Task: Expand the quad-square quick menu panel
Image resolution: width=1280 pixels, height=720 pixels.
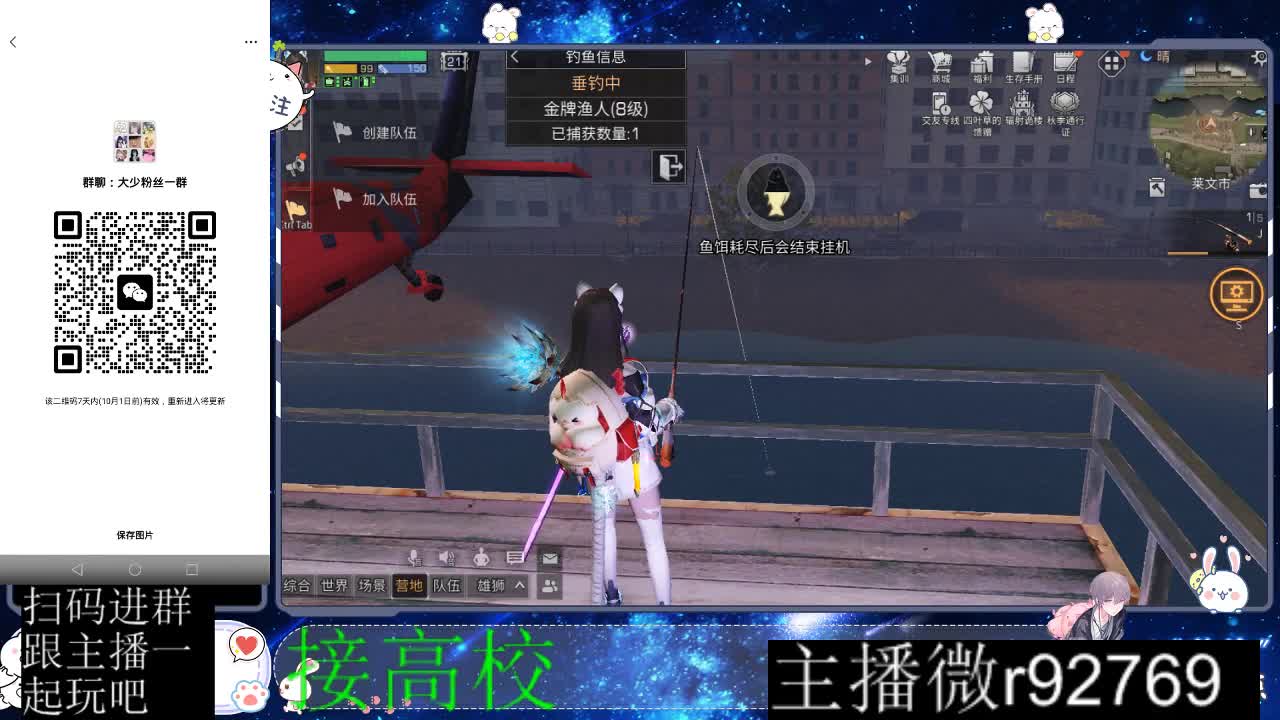Action: click(1110, 62)
